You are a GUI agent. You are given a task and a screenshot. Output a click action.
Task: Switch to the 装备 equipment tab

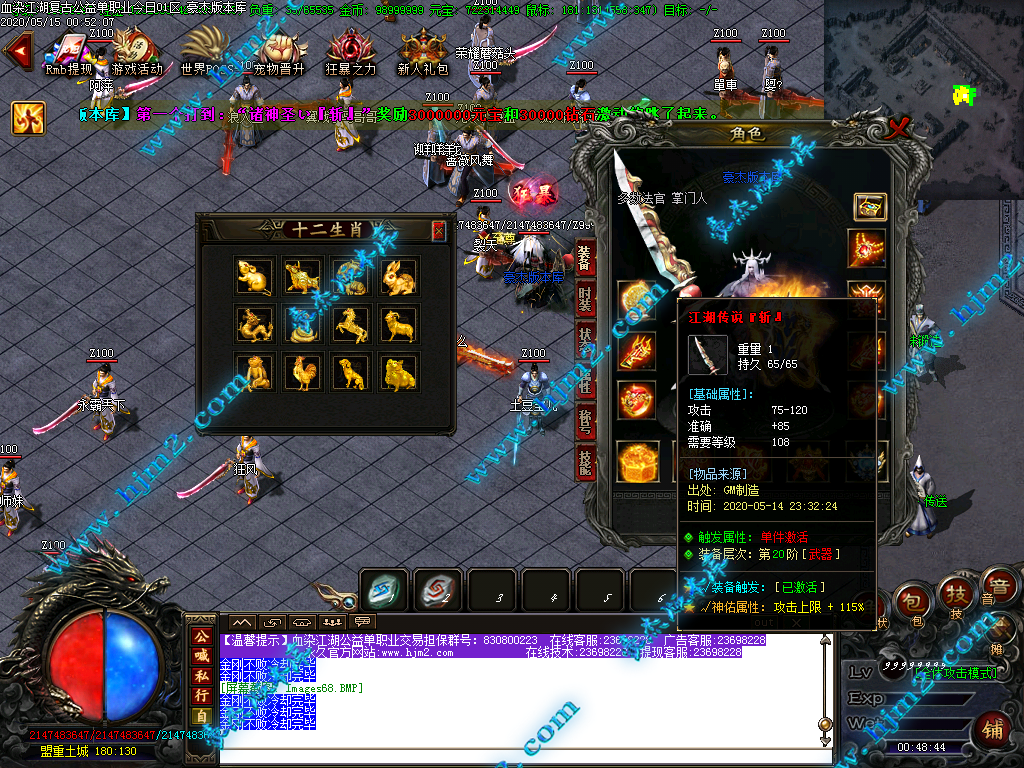[x=586, y=260]
